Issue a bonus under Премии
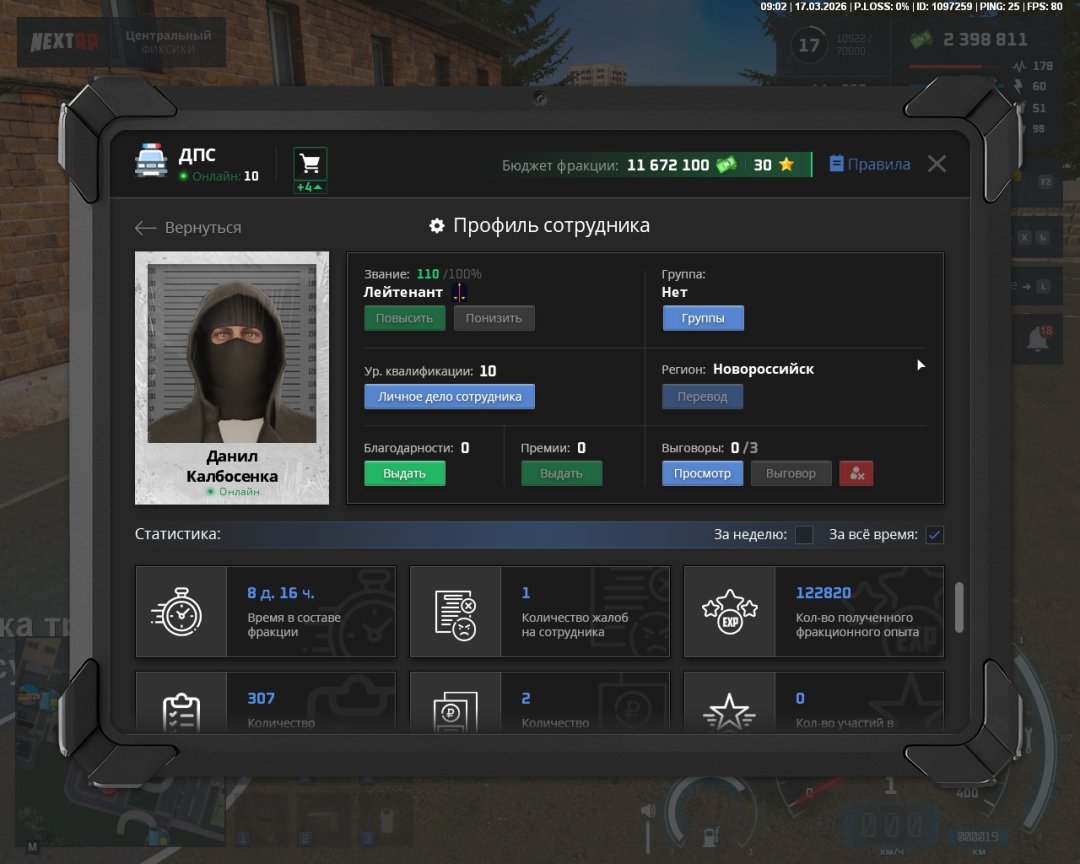 coord(561,473)
